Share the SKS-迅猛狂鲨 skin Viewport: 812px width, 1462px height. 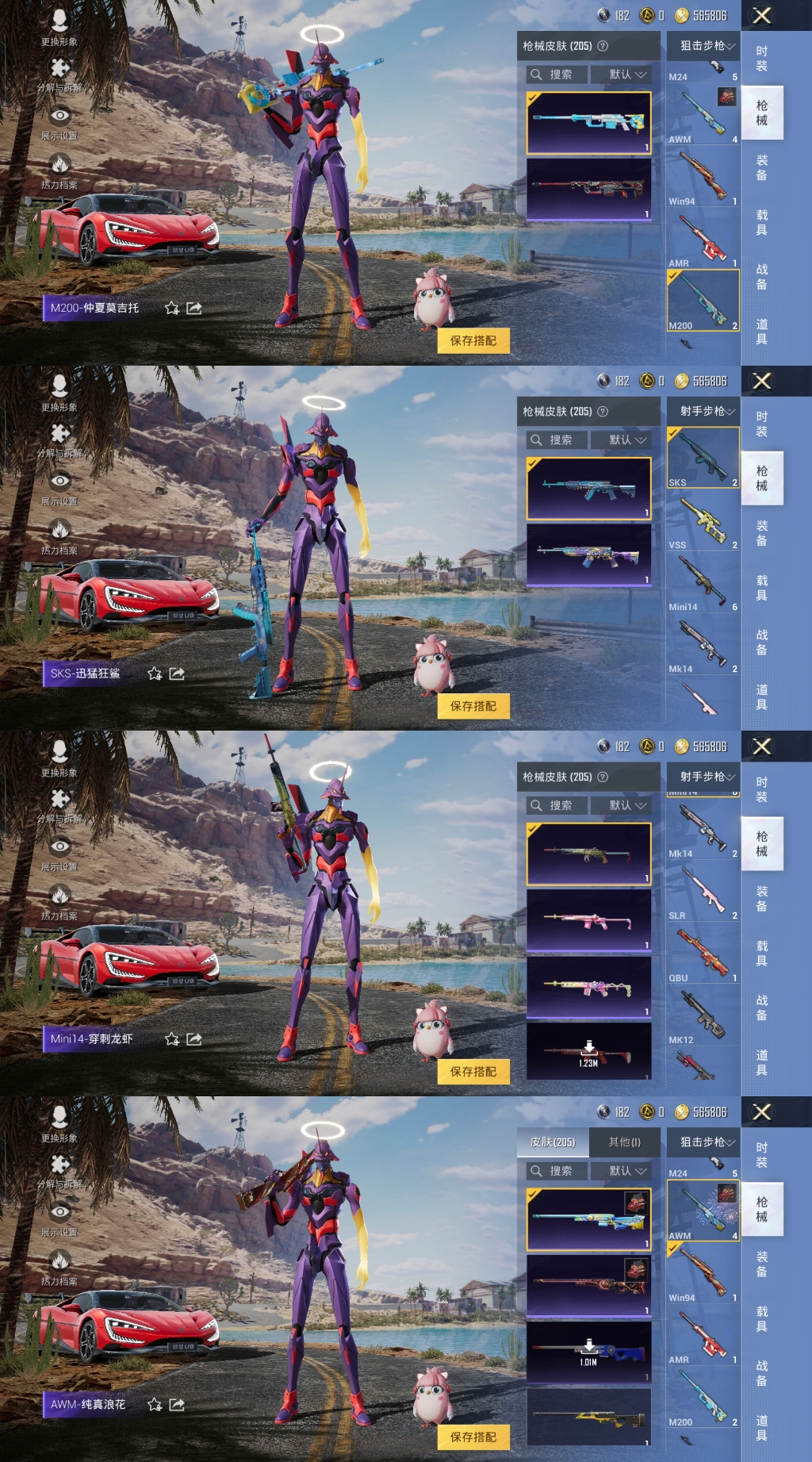coord(177,673)
